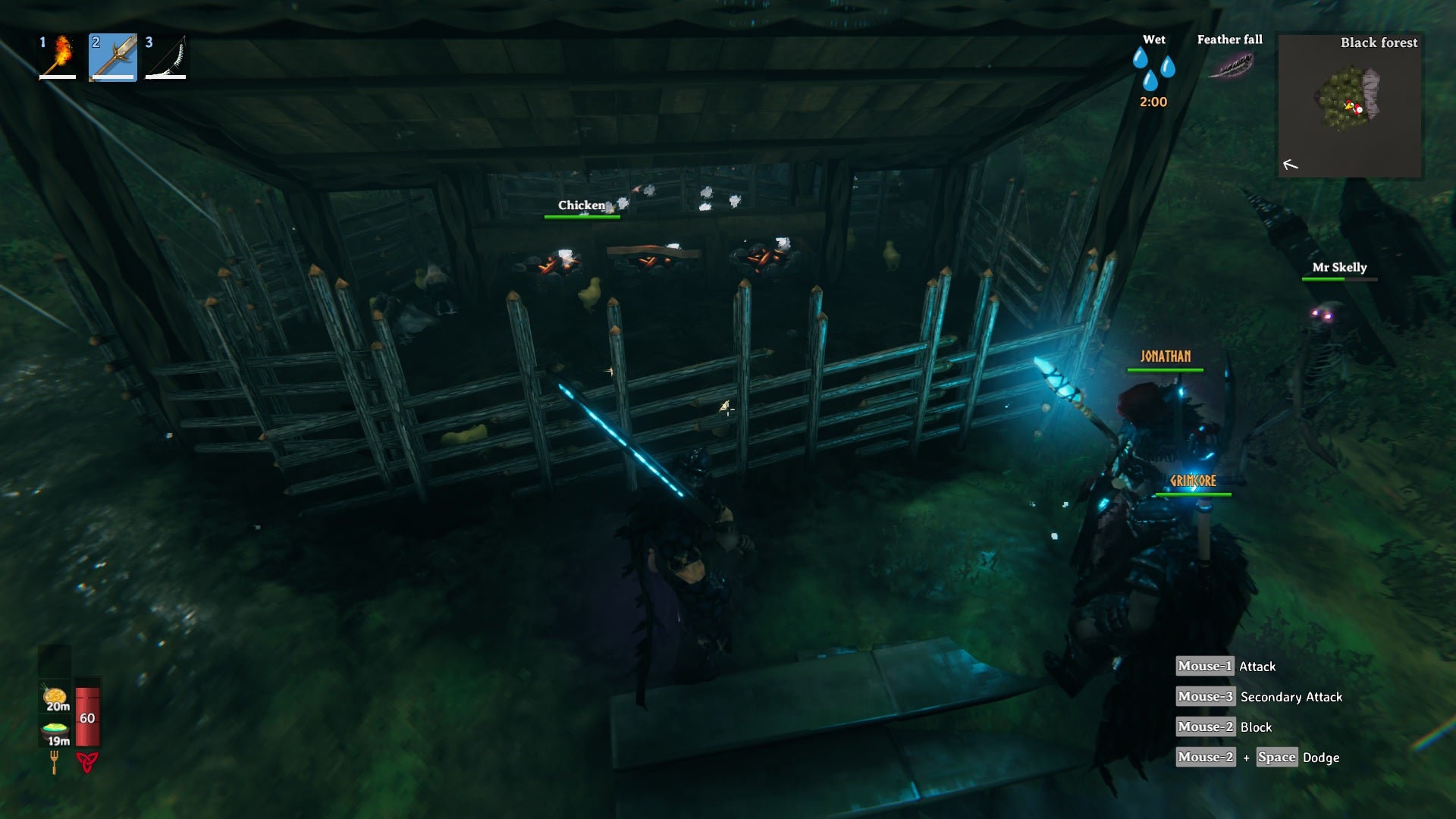Click the Space key in the Dodge prompt
This screenshot has width=1456, height=819.
pyautogui.click(x=1276, y=758)
